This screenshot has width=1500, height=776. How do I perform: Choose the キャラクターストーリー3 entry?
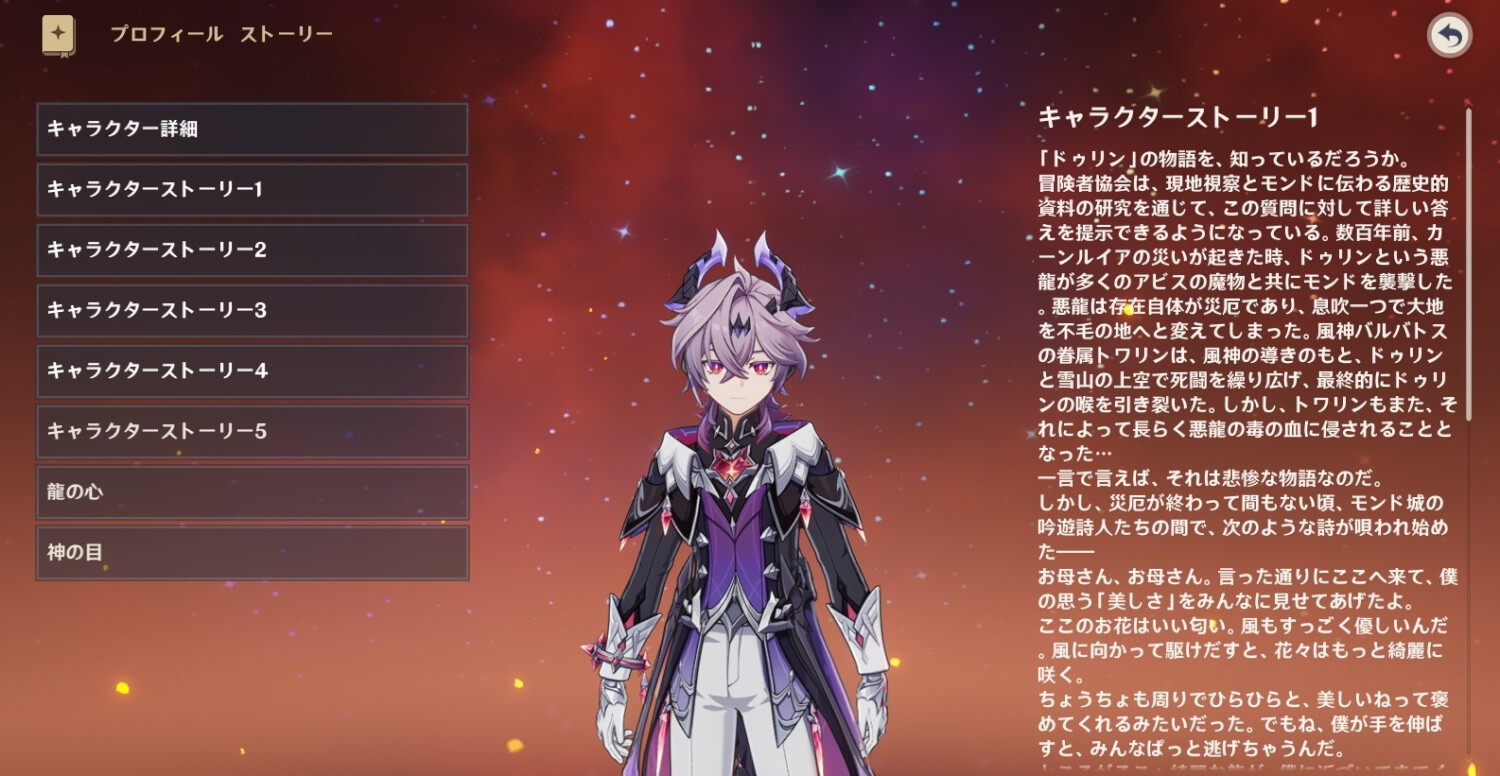tap(252, 310)
